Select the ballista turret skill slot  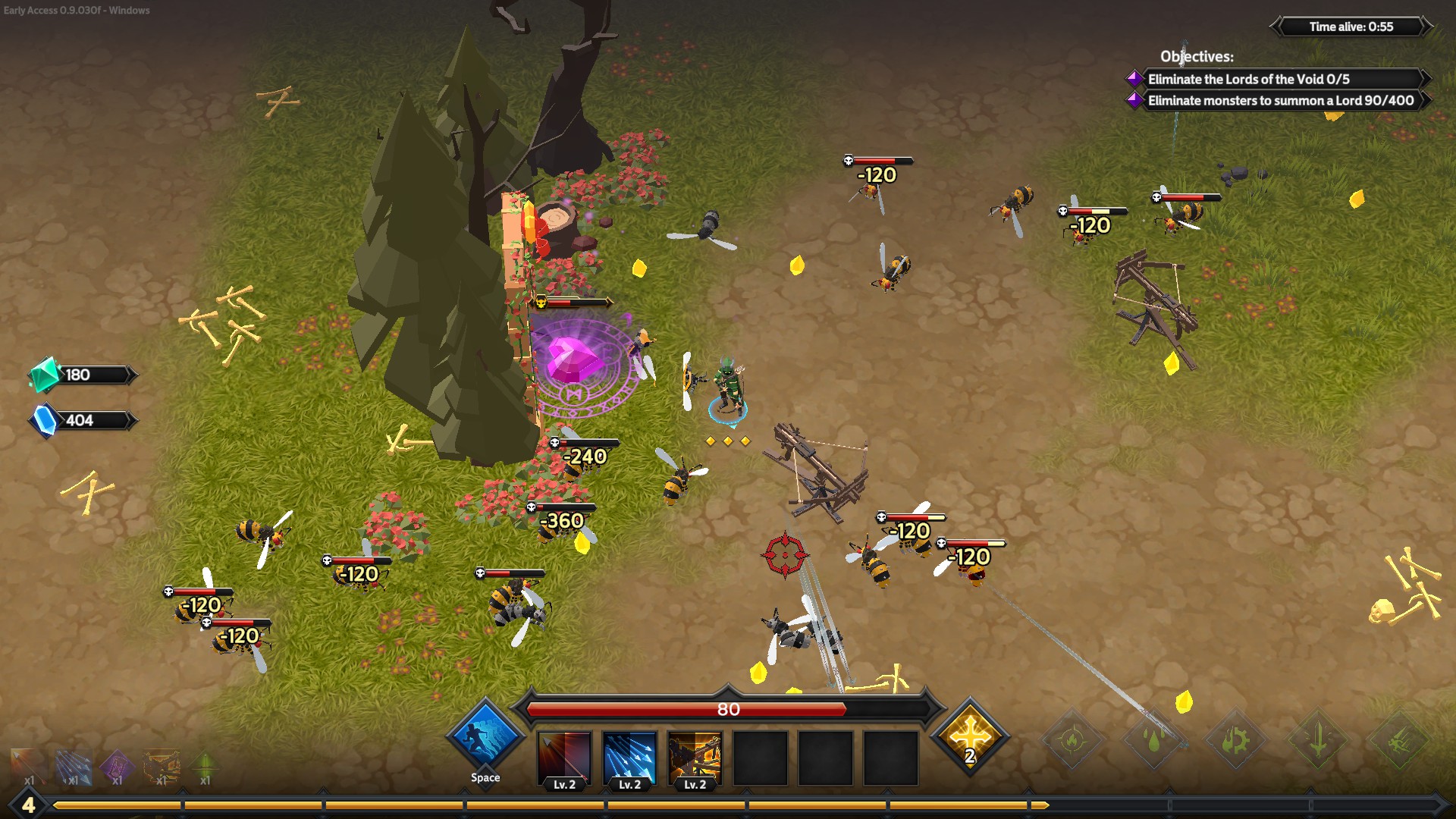695,758
